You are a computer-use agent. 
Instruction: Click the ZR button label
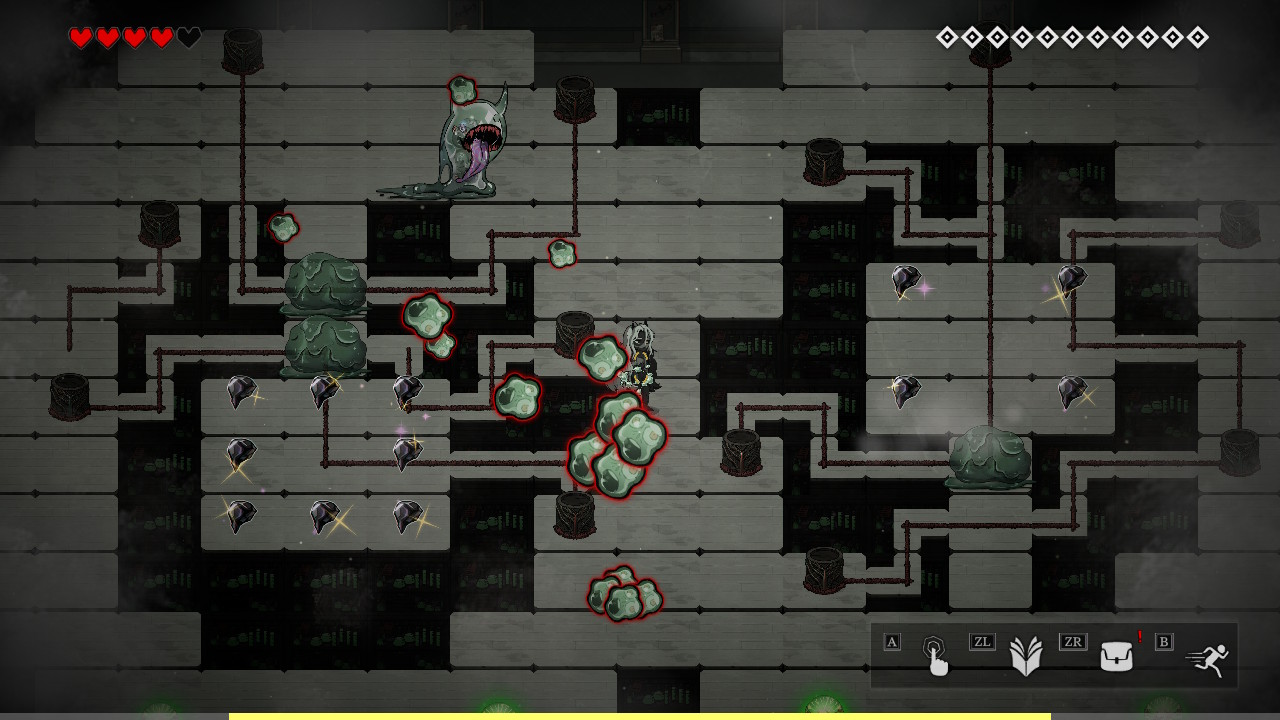pos(1071,643)
